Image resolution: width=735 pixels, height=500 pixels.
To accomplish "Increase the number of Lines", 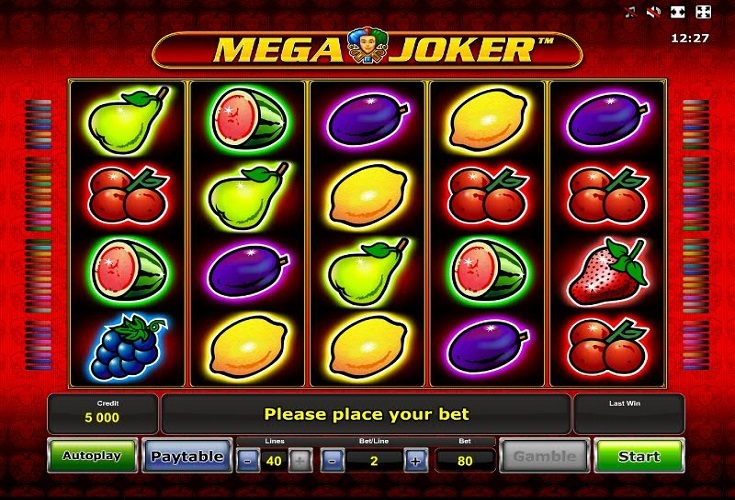I will click(298, 461).
